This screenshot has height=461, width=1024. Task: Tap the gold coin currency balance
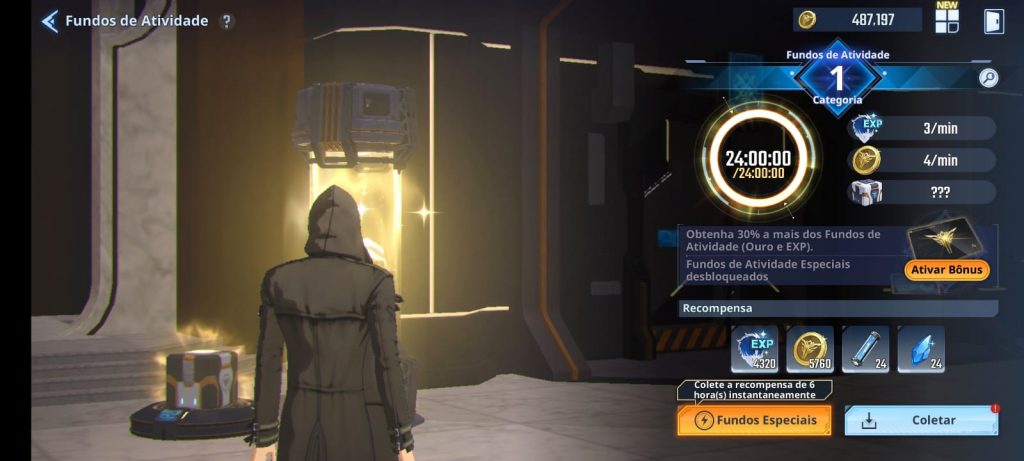[858, 20]
